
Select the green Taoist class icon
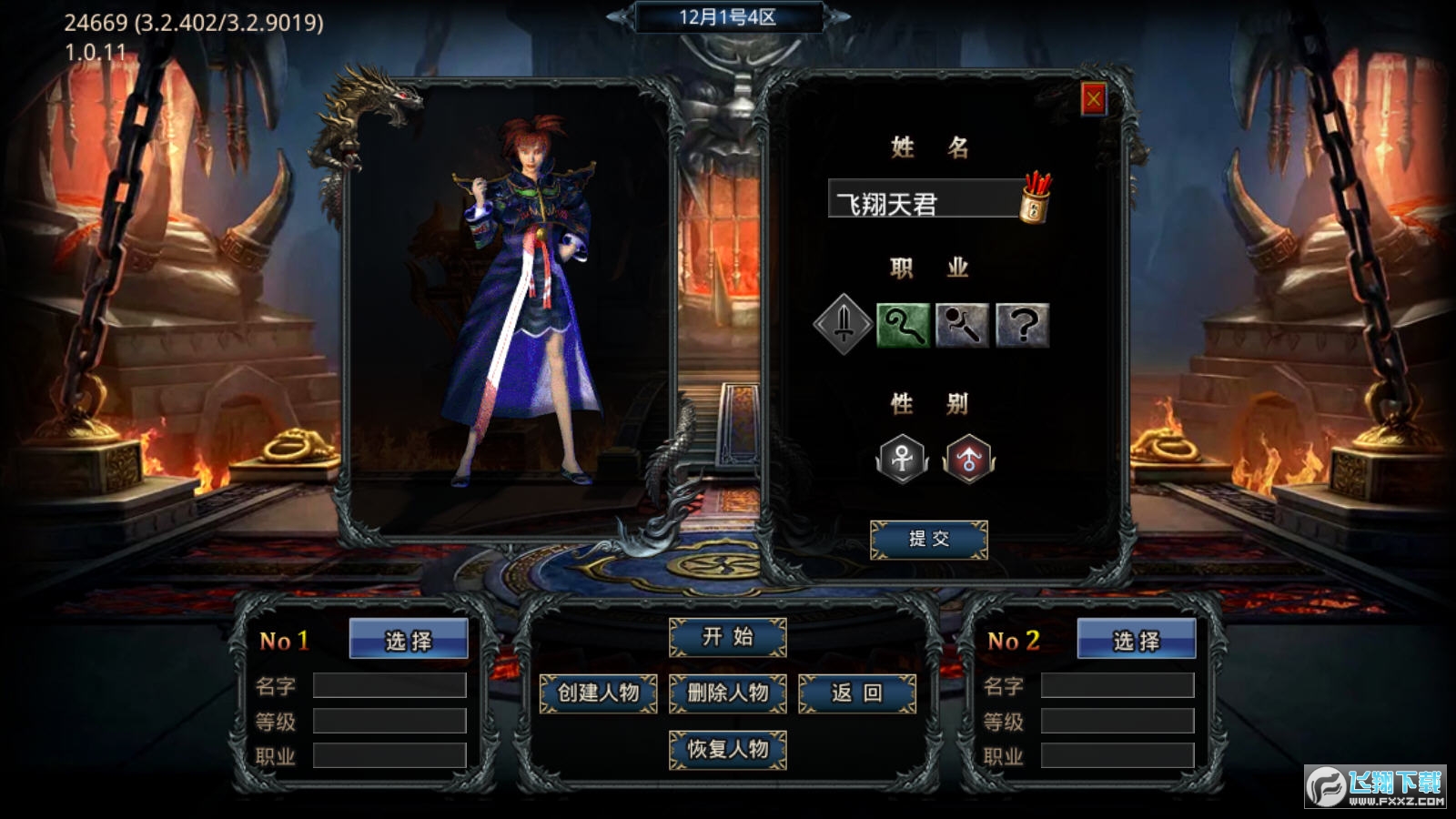(x=904, y=323)
